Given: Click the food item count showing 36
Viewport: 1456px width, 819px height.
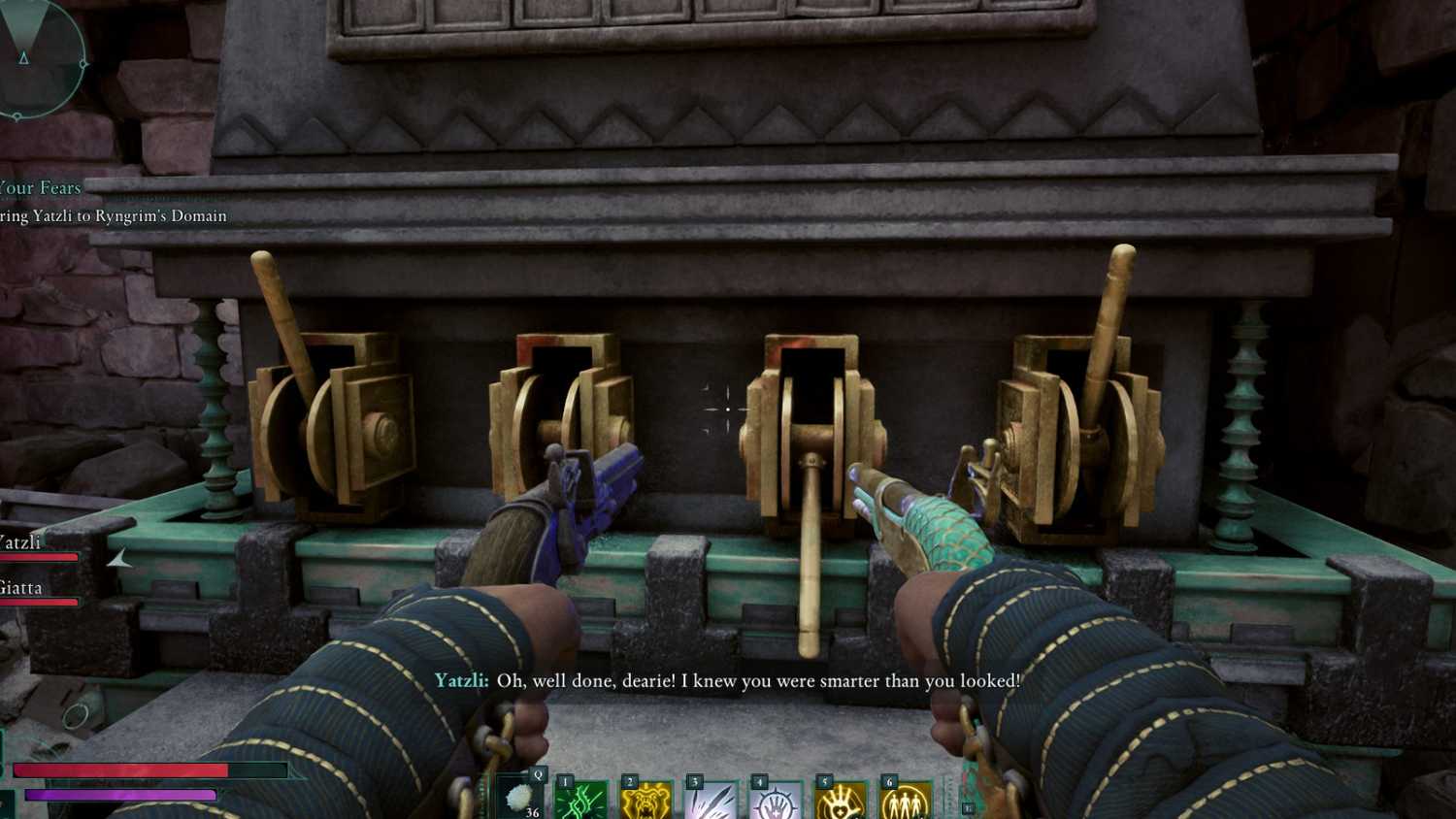Looking at the screenshot, I should click(532, 813).
